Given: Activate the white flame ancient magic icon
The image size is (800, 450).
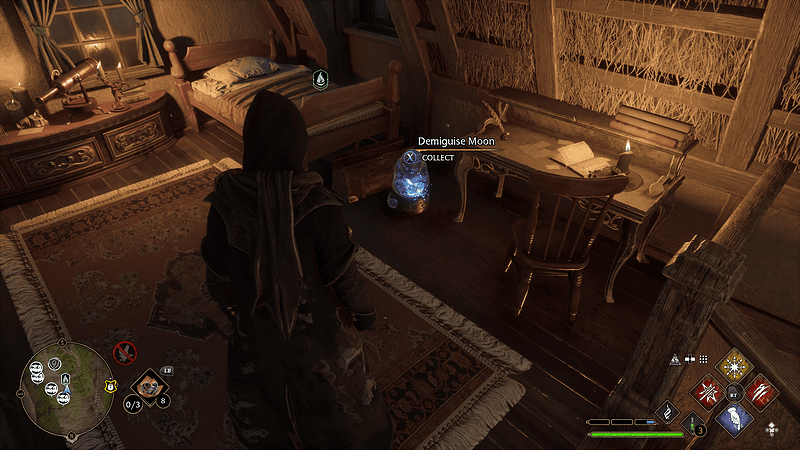Looking at the screenshot, I should (667, 411).
